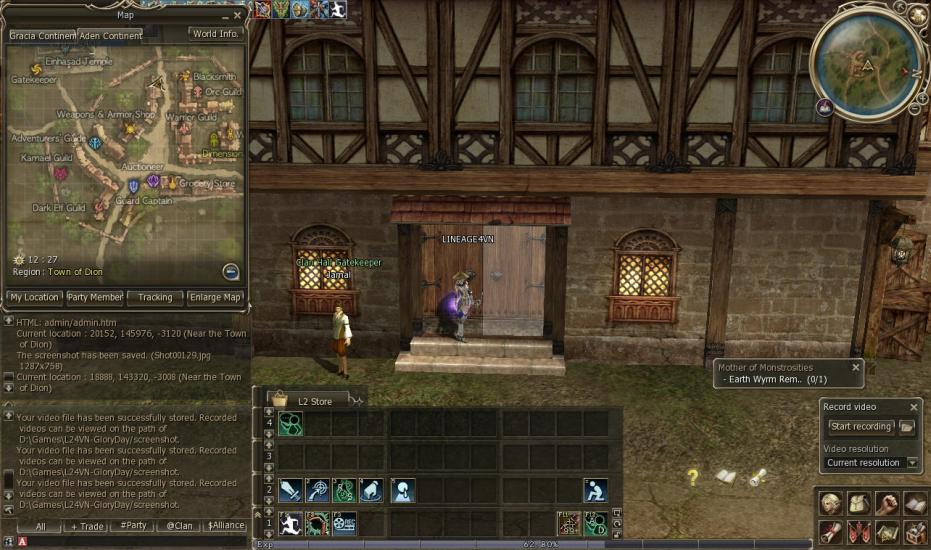Toggle the map Tracking button
Screen dimensions: 931x550
[x=155, y=297]
